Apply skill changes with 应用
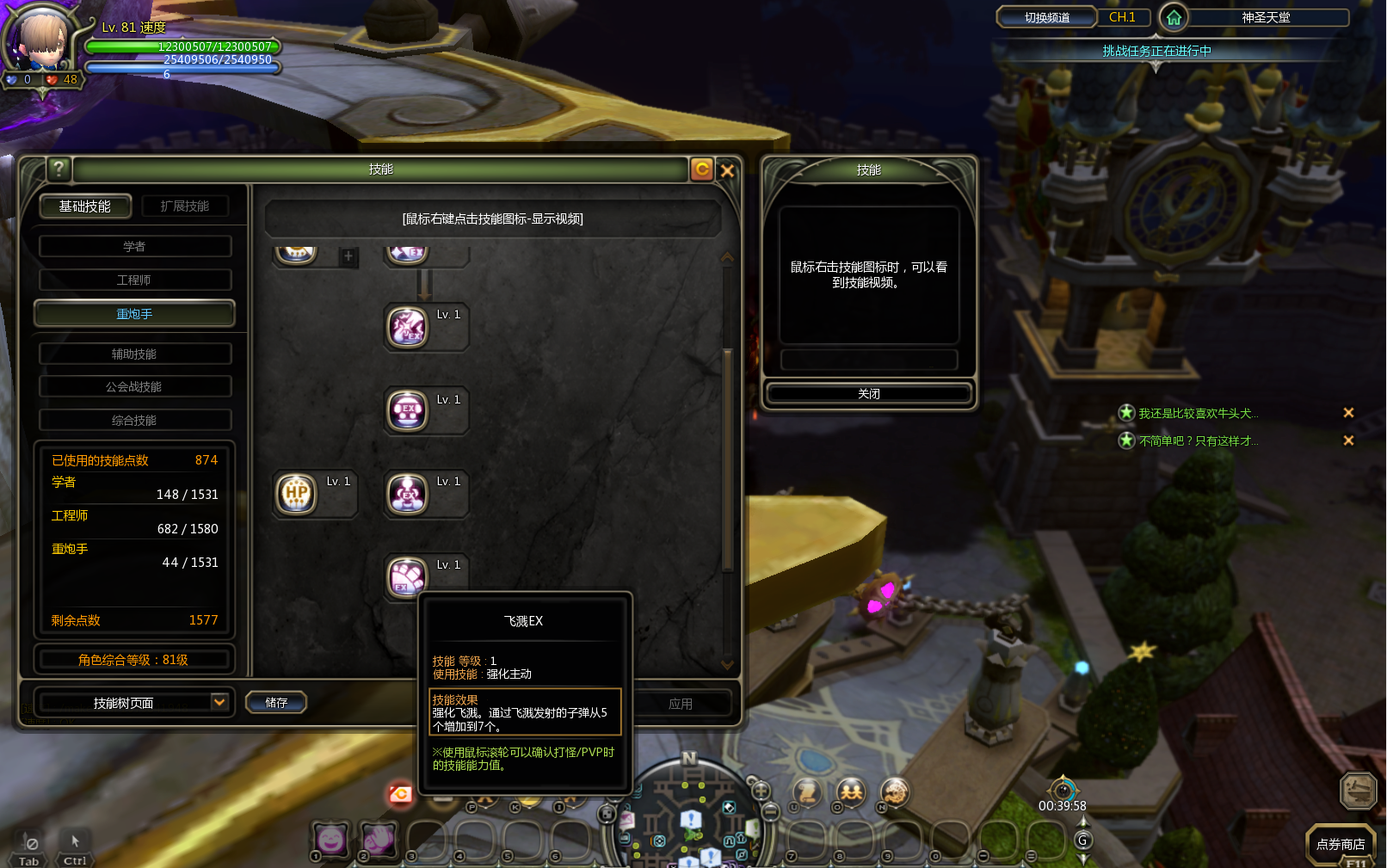This screenshot has height=868, width=1387. tap(681, 704)
